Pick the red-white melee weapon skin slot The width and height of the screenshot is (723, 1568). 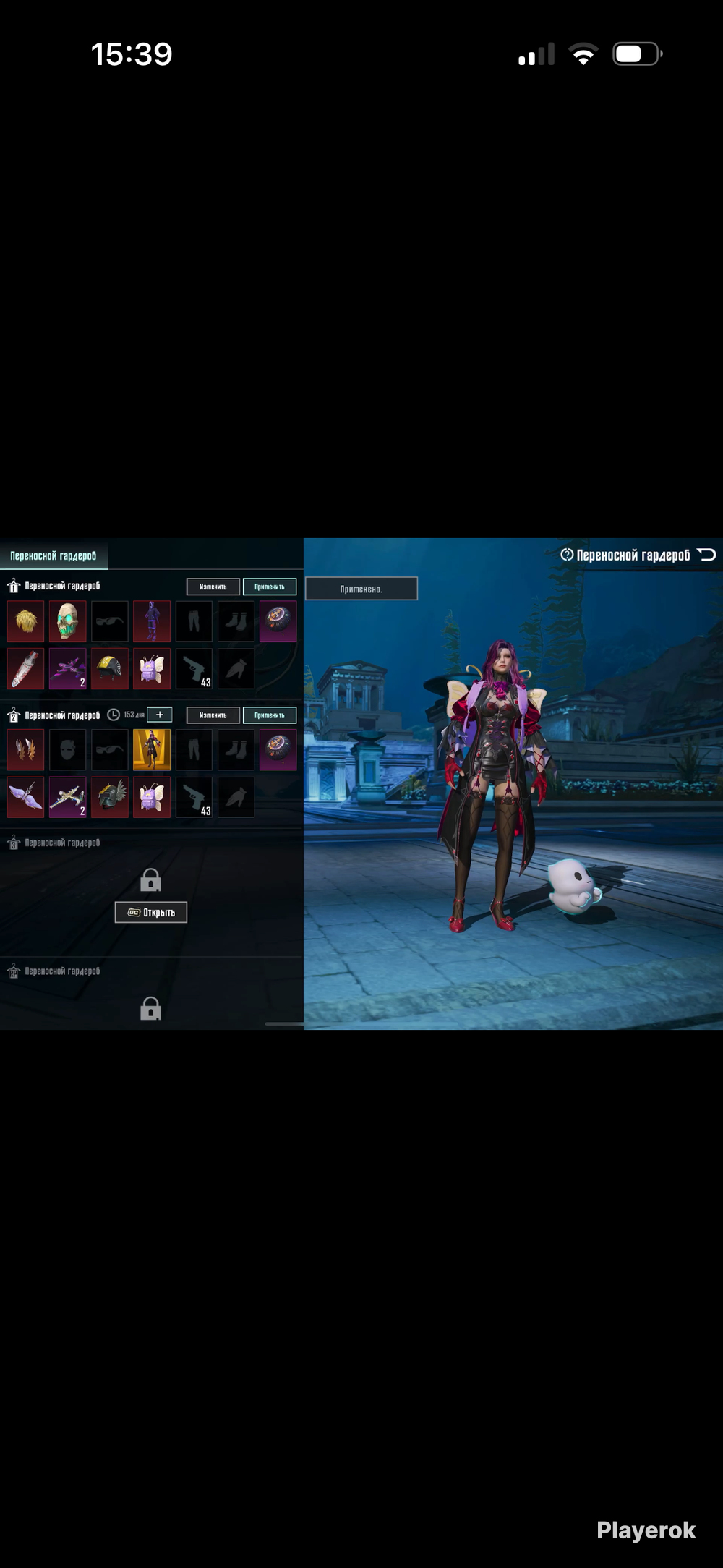pos(26,669)
